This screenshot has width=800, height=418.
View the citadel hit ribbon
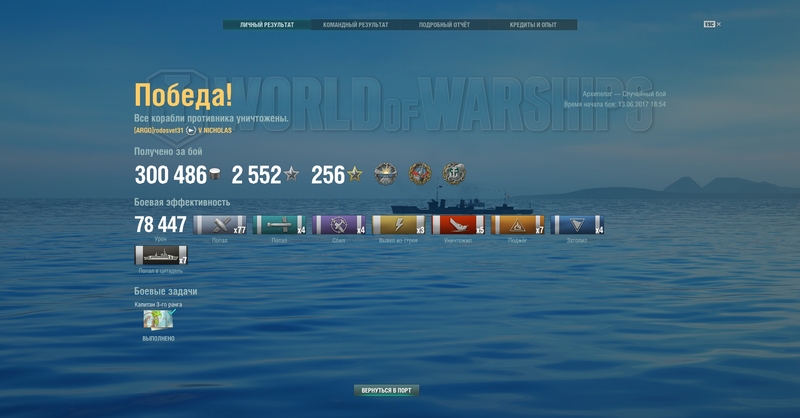pos(160,255)
